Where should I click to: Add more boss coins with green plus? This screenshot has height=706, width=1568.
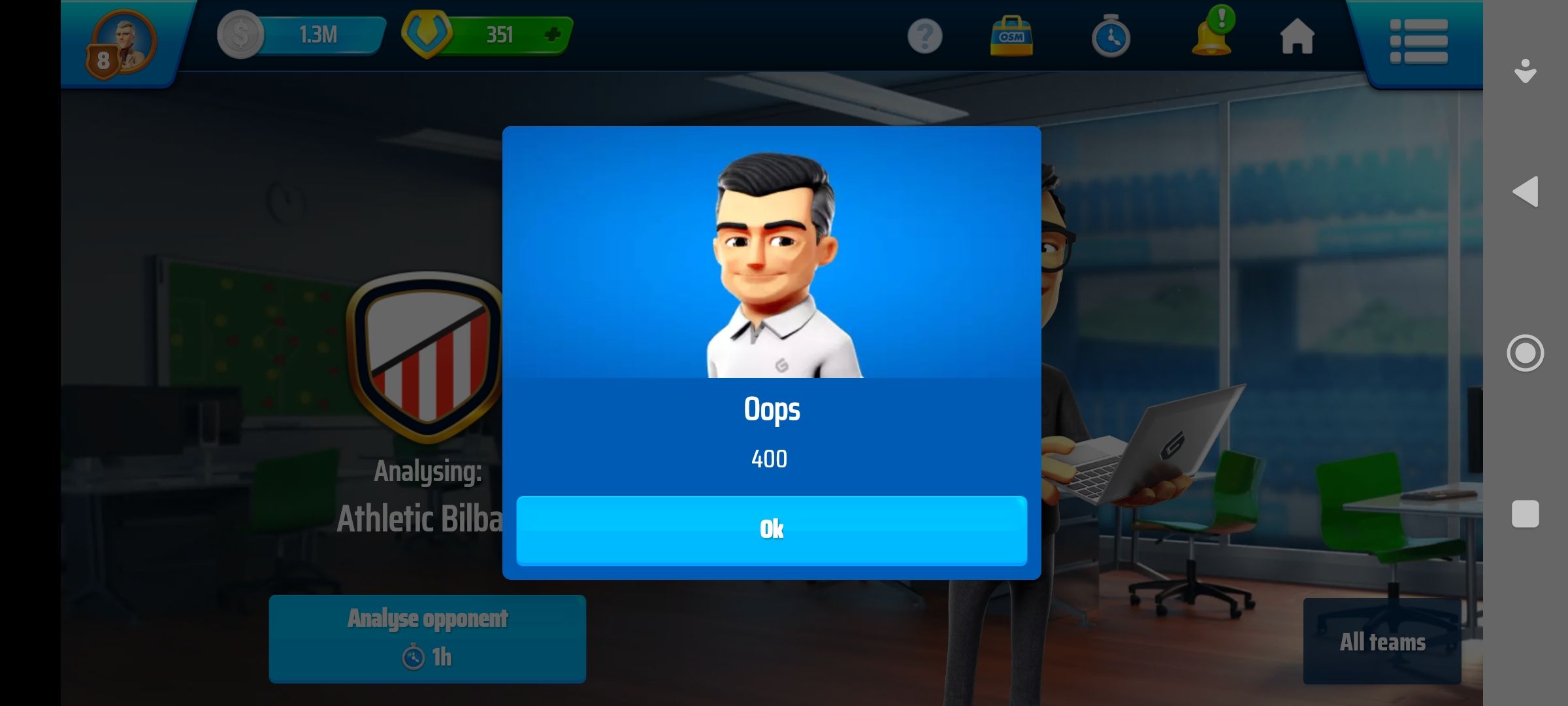(553, 35)
